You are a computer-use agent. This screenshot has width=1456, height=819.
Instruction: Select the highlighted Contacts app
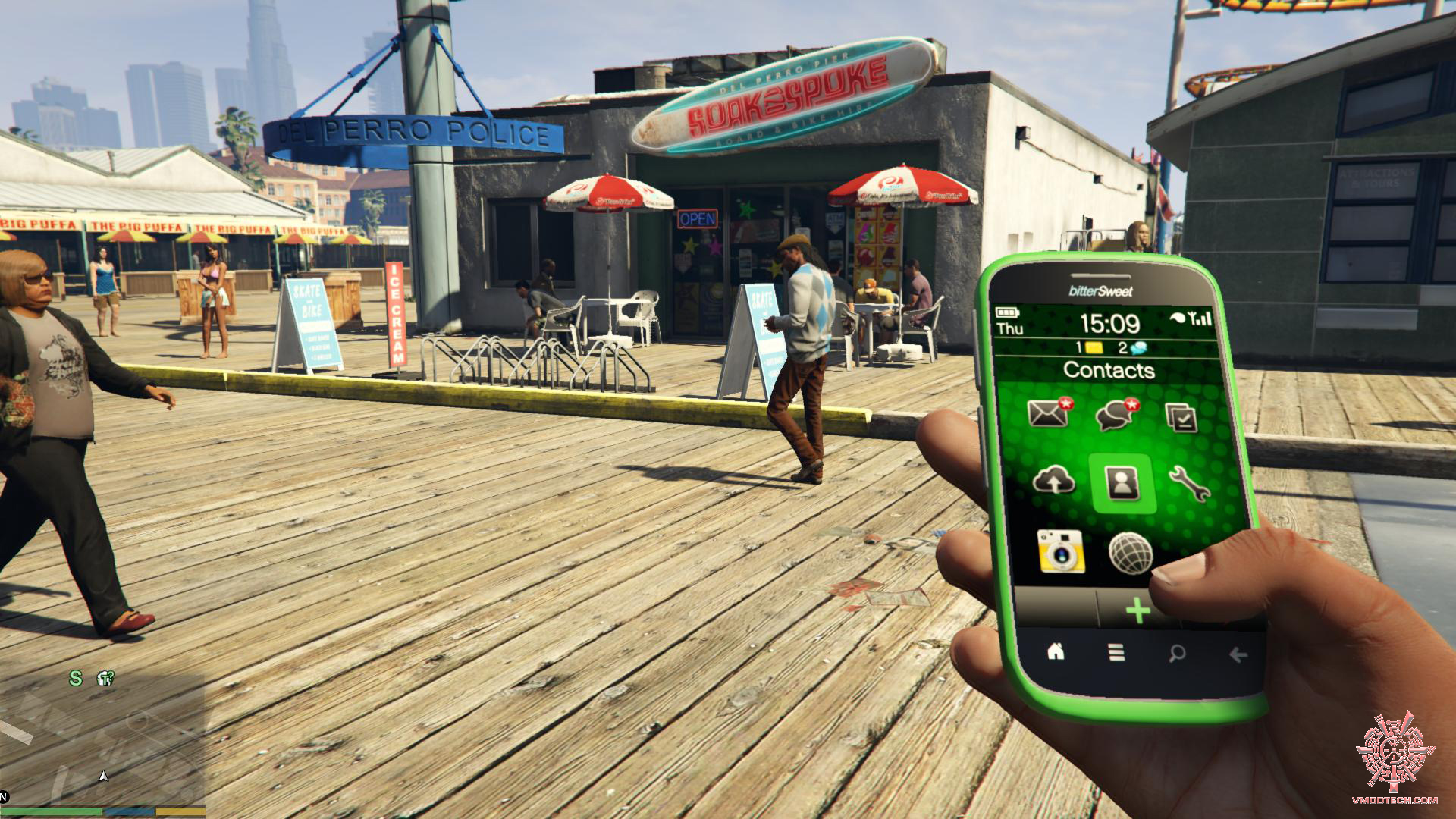click(1122, 484)
